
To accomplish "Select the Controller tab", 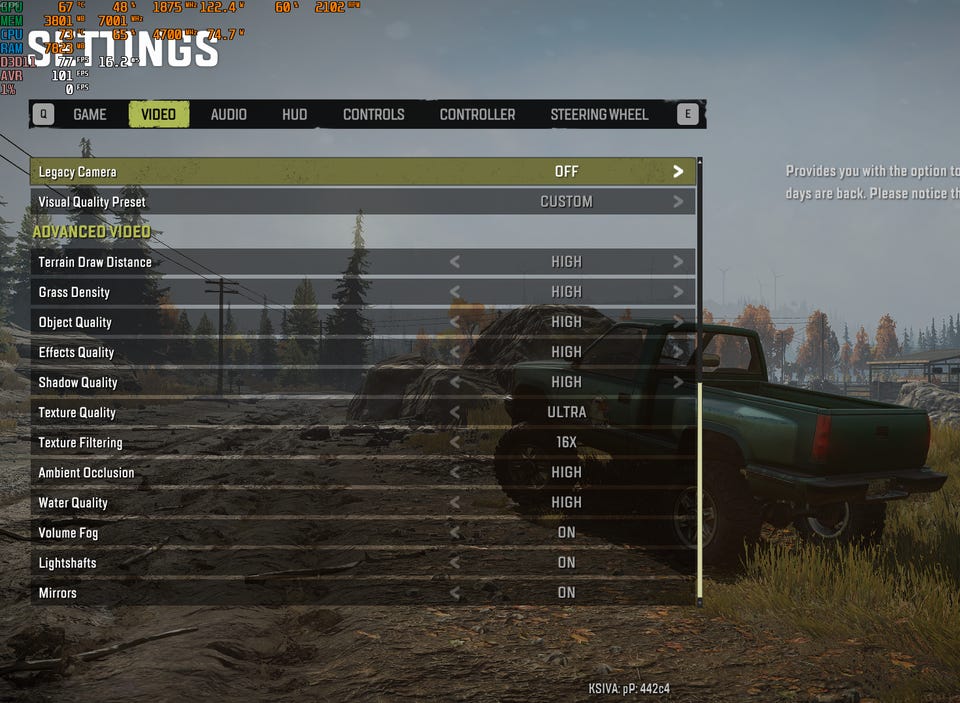I will (x=477, y=114).
